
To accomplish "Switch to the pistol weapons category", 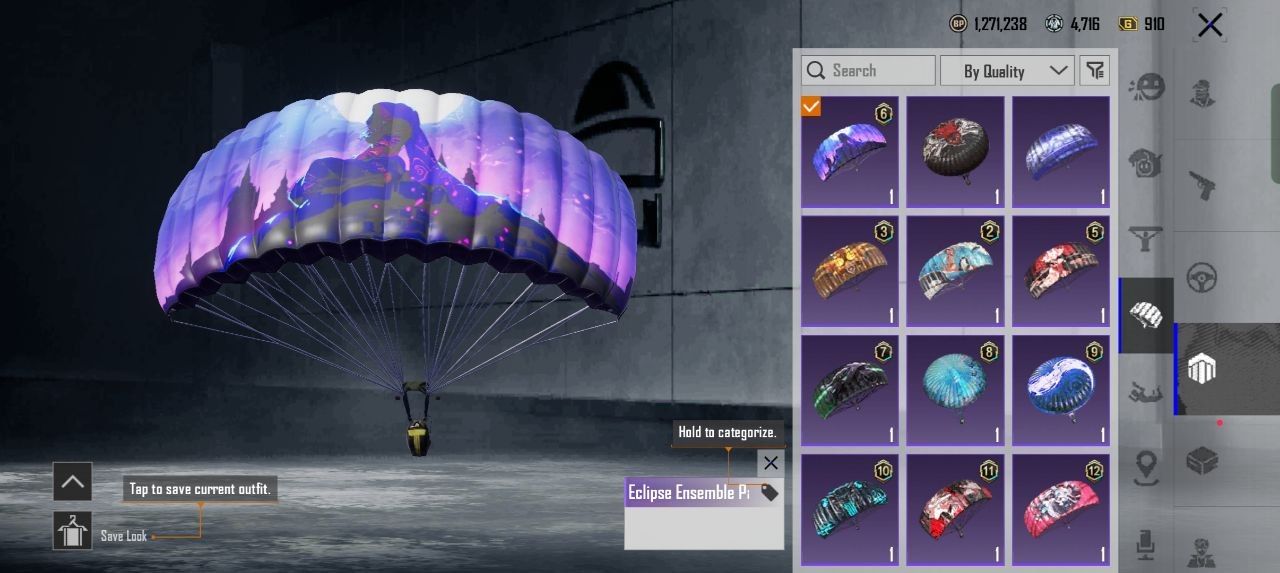I will 1201,184.
